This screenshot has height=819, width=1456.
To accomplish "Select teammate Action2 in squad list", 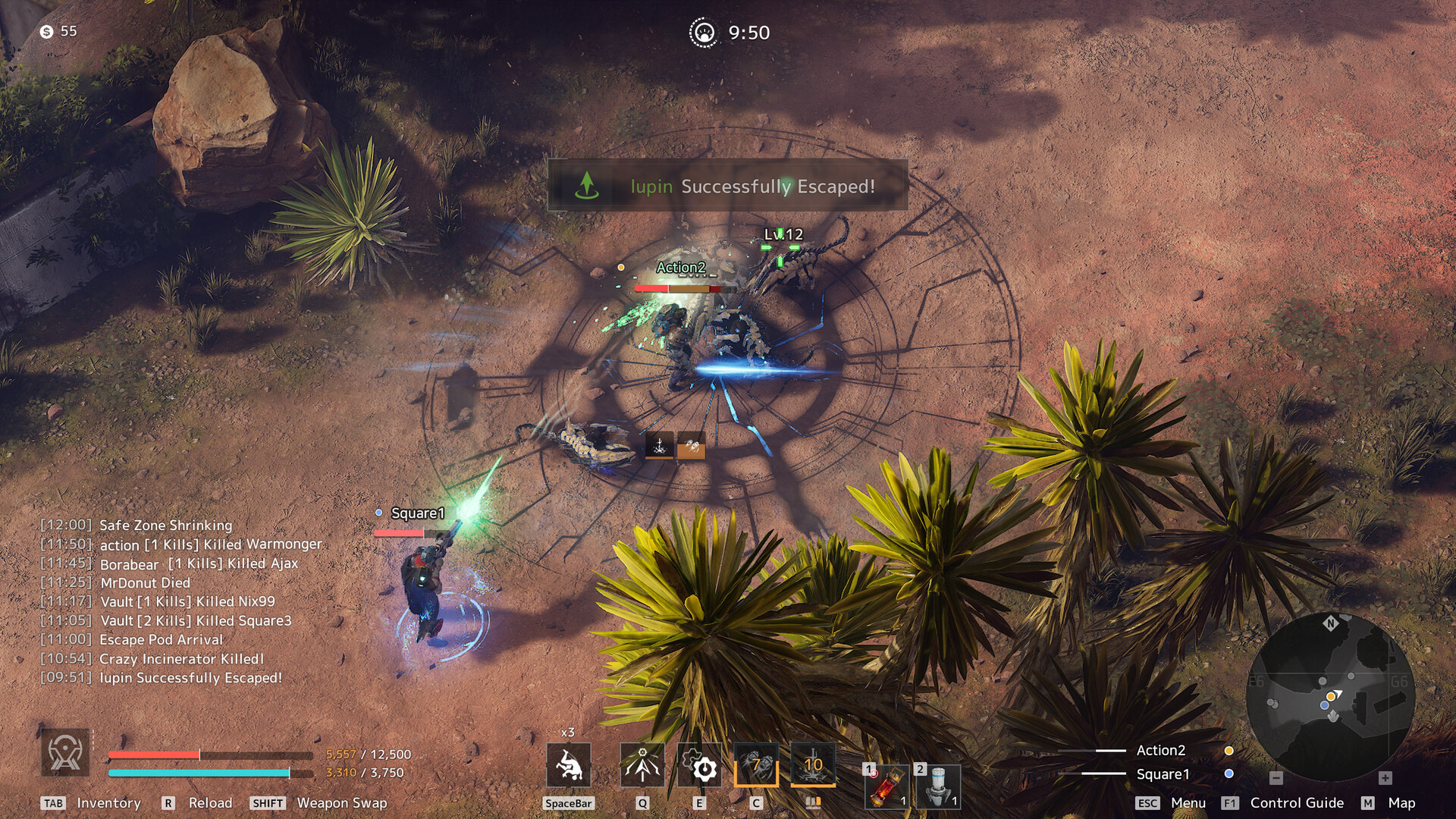I will [x=1160, y=750].
